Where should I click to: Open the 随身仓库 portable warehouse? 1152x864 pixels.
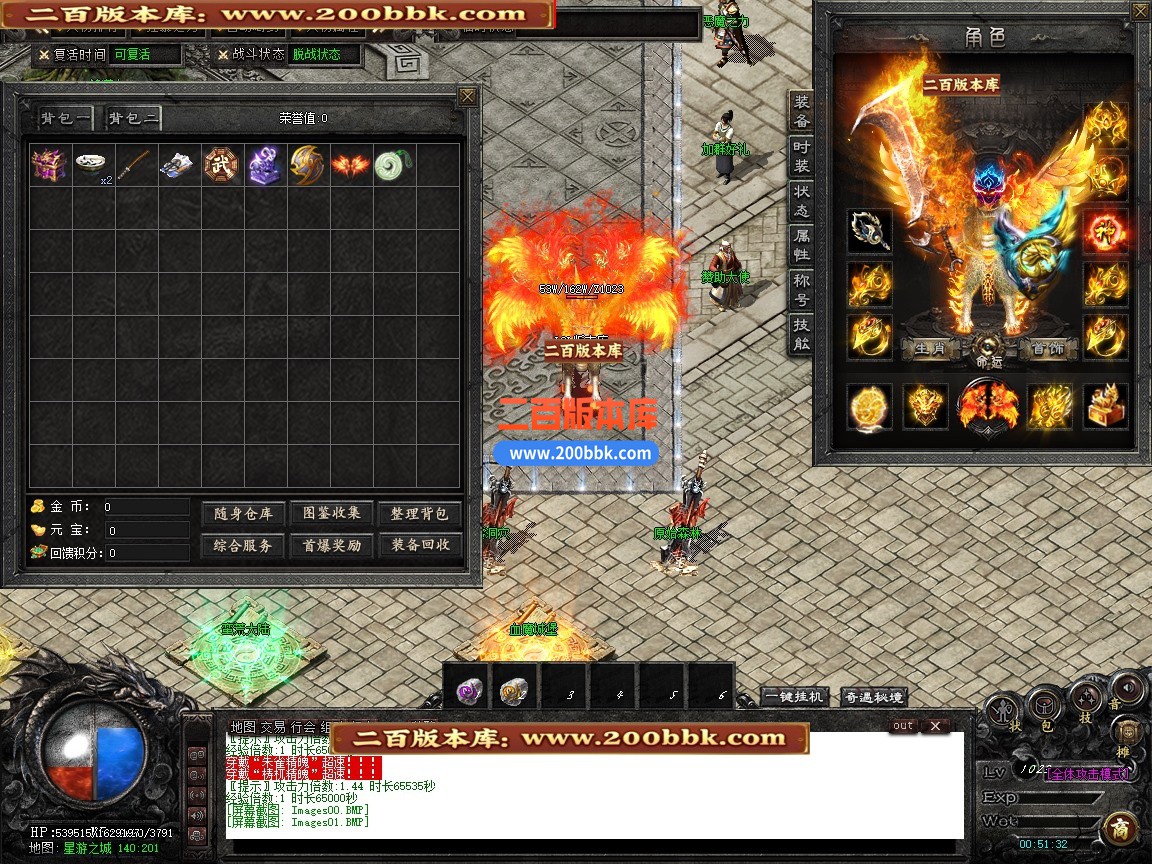243,514
